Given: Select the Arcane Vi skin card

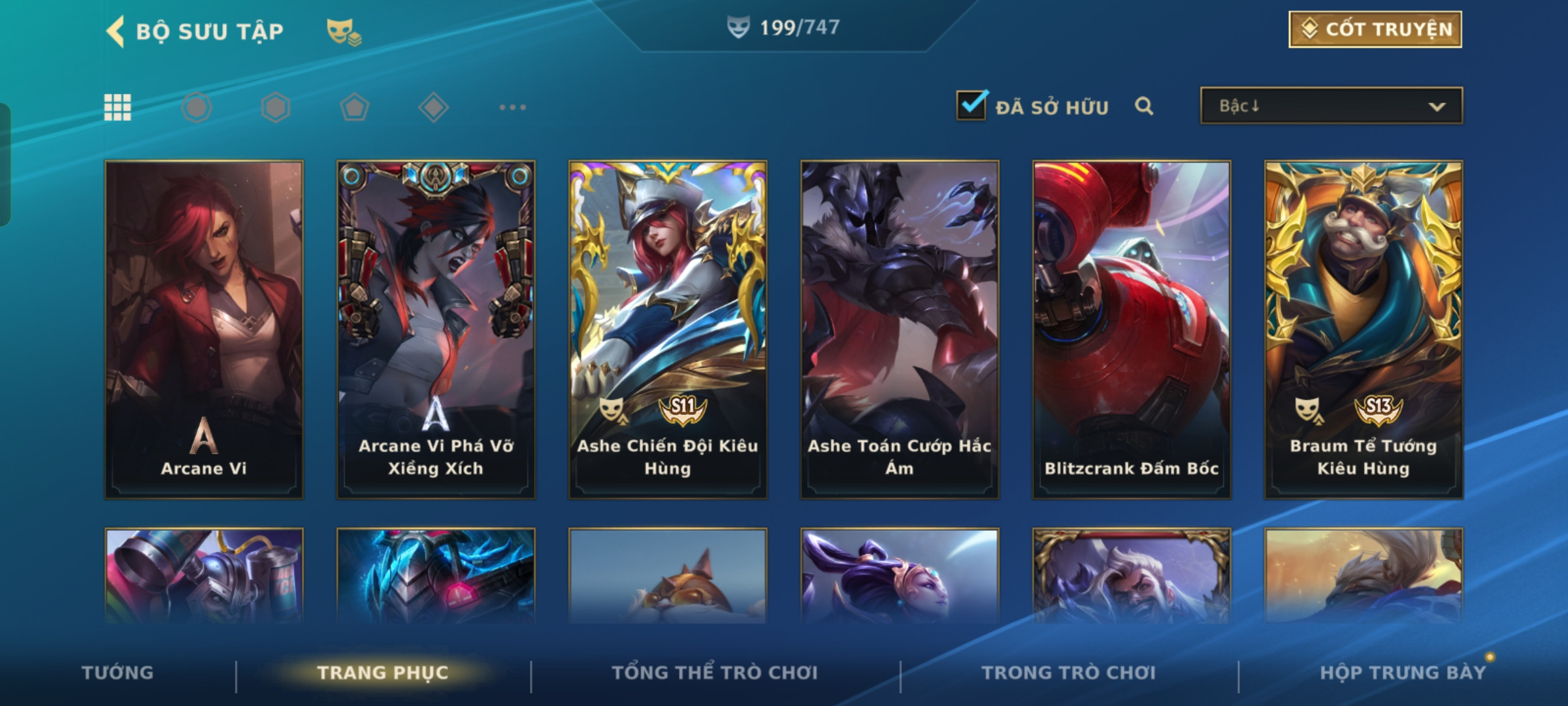Looking at the screenshot, I should click(204, 329).
